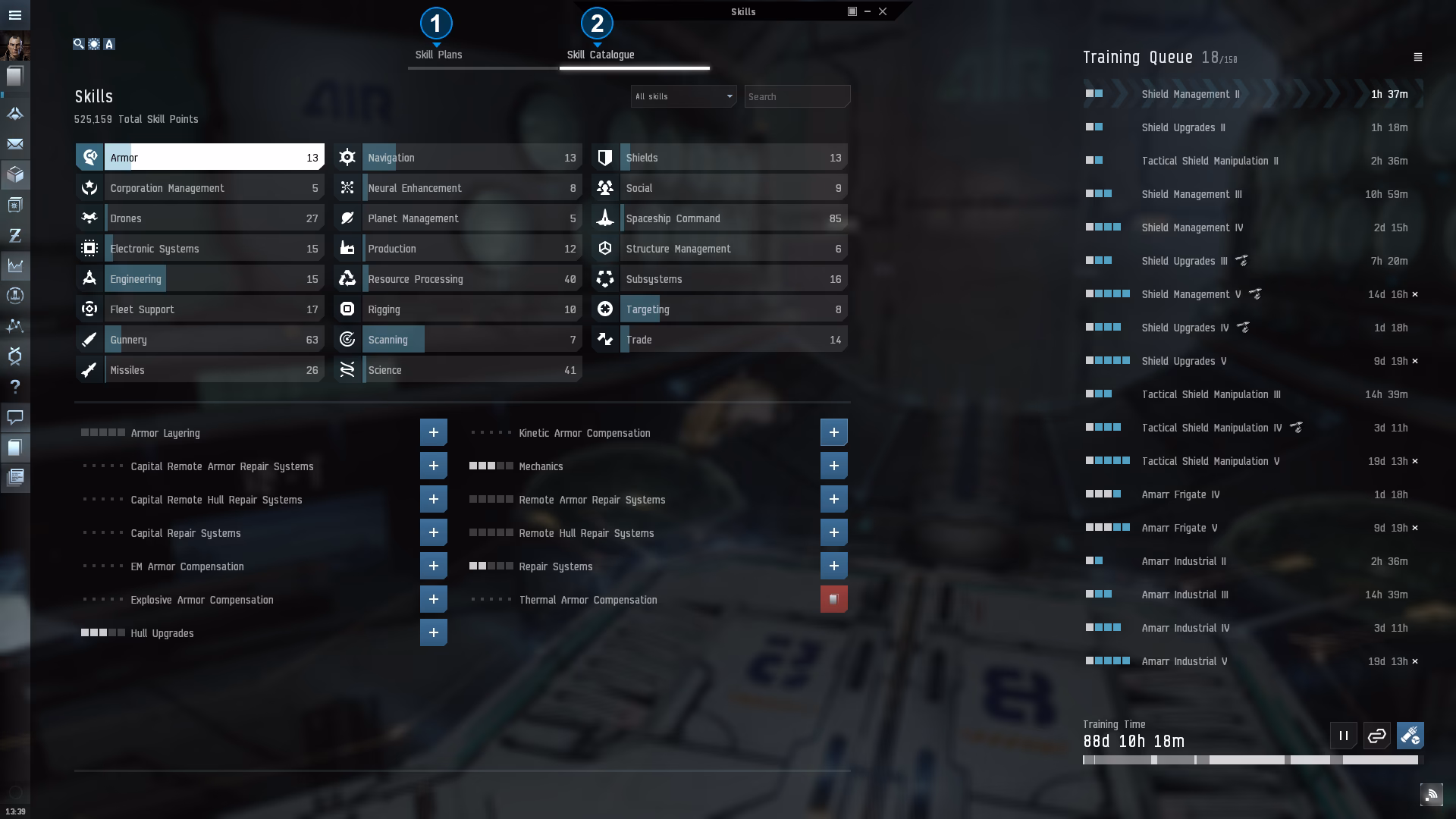Open the skill window settings gear icon

pyautogui.click(x=94, y=45)
